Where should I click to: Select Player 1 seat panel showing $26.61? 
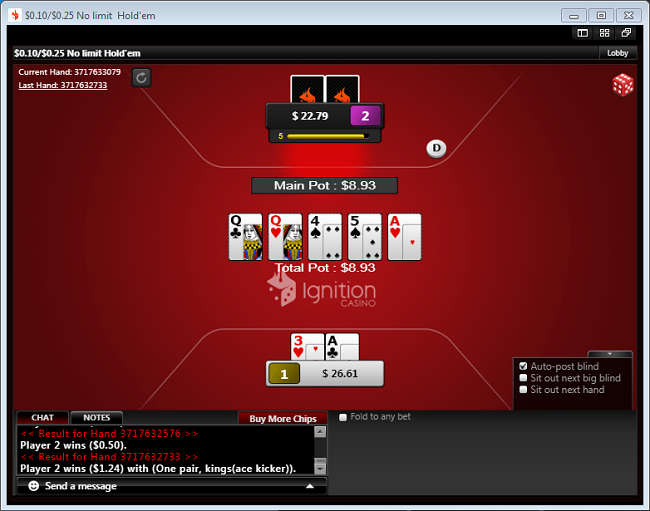[326, 373]
